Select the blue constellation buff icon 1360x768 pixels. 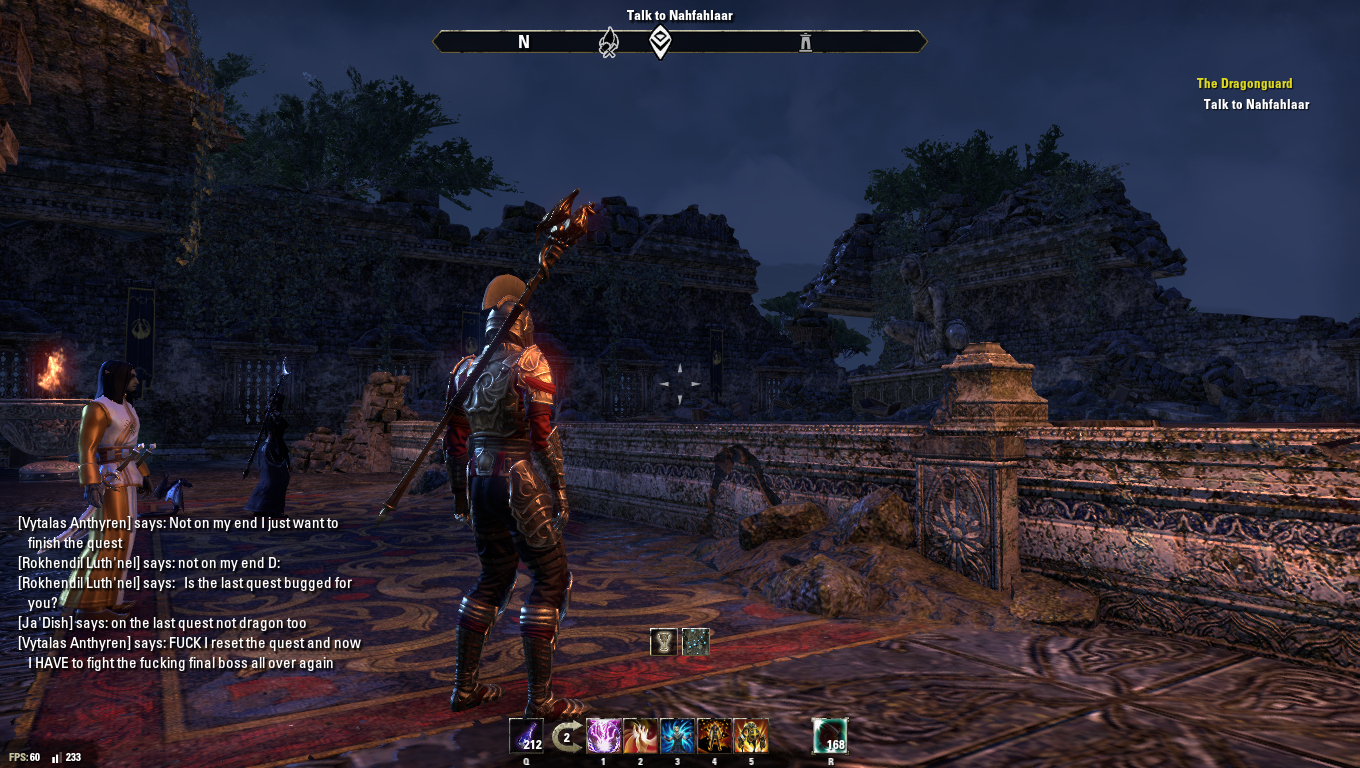(x=696, y=642)
